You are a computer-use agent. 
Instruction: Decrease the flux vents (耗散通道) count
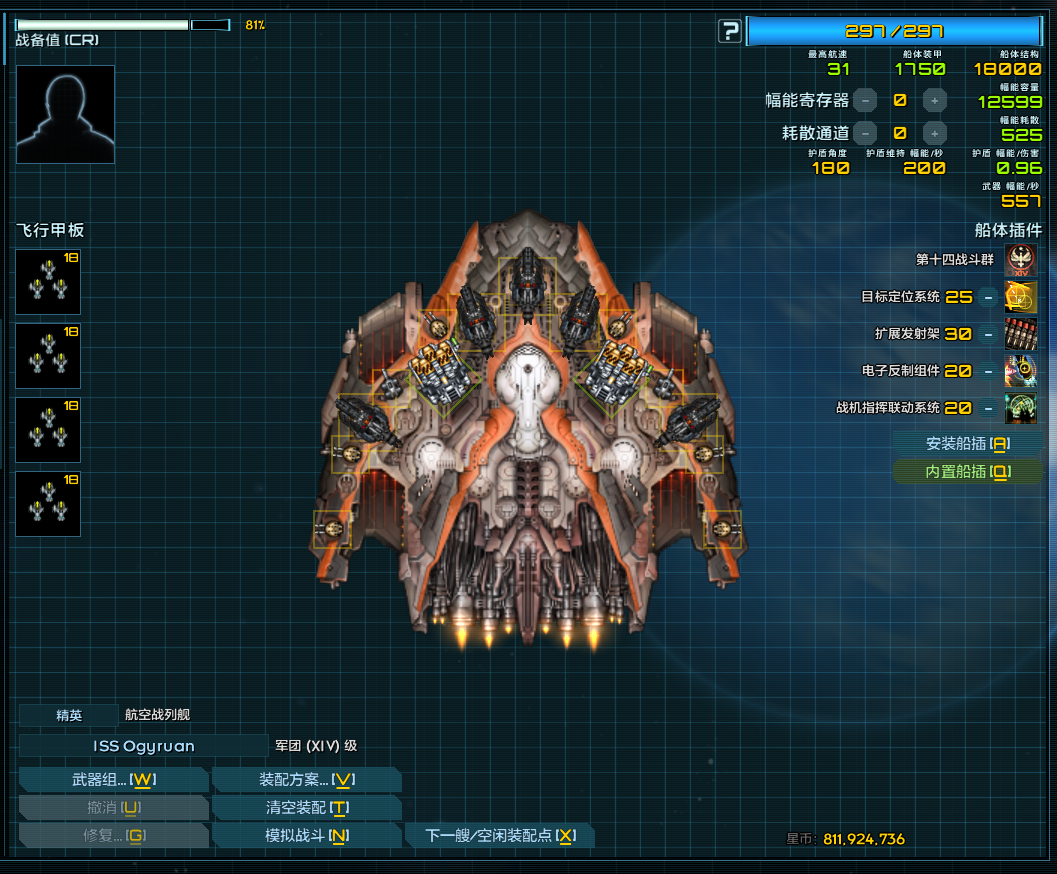pyautogui.click(x=865, y=133)
